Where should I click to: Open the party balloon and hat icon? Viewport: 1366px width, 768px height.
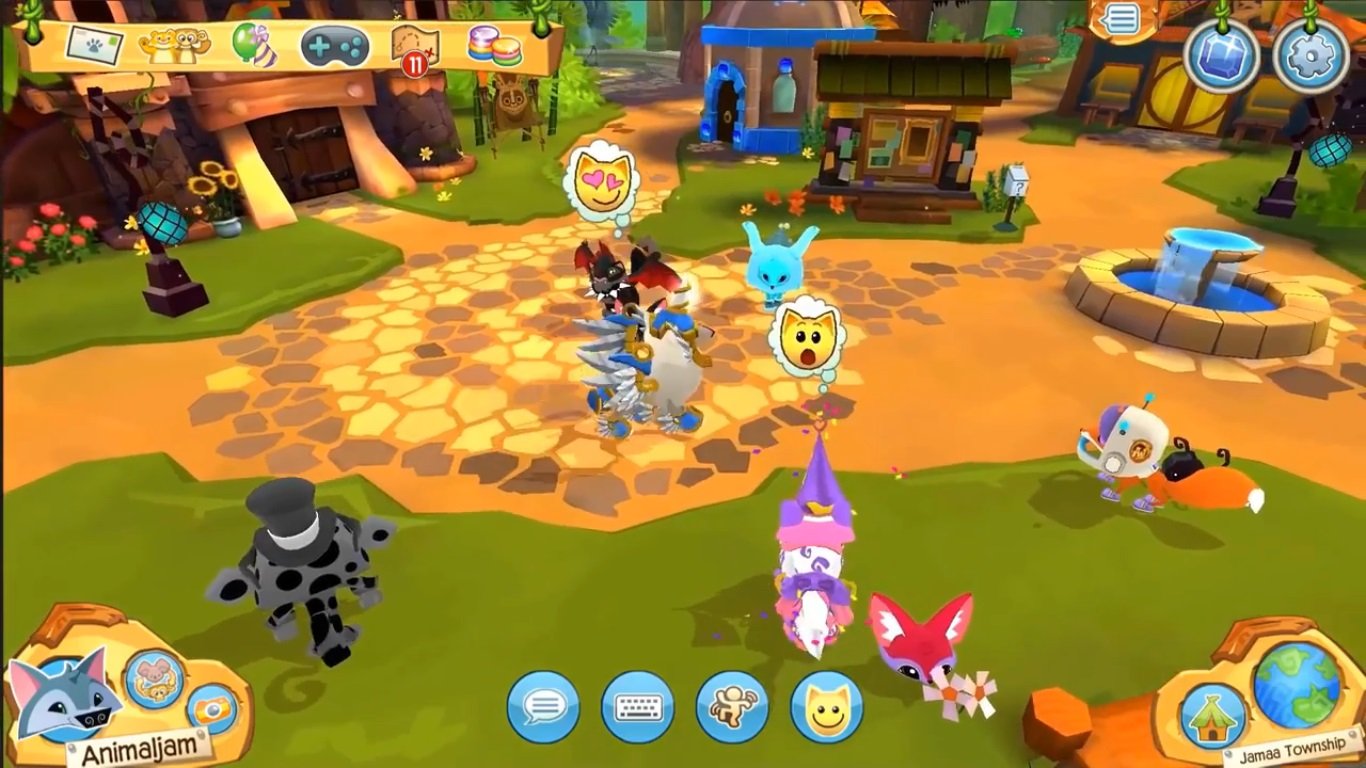(254, 45)
